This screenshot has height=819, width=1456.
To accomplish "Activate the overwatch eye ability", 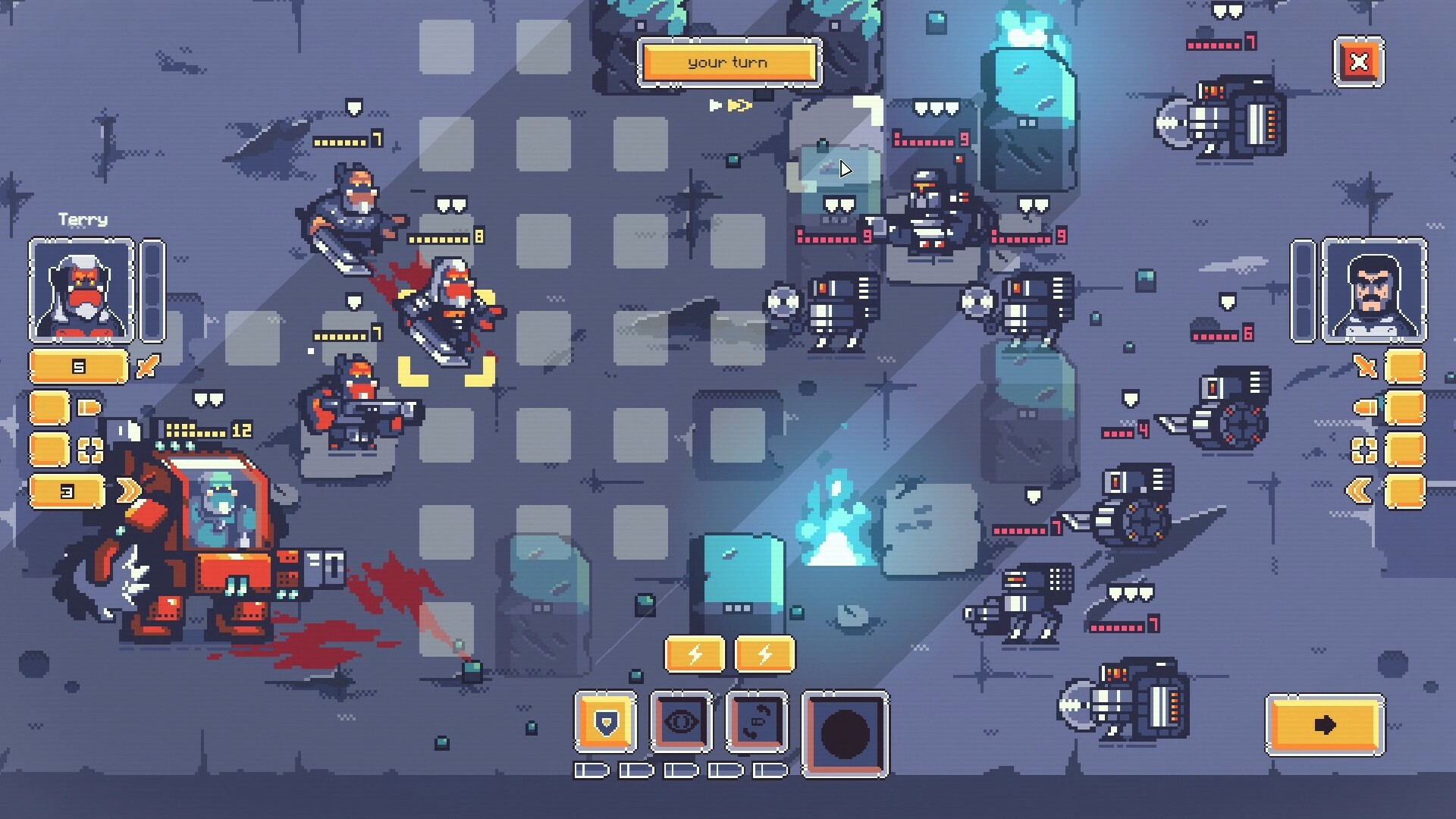I will click(x=682, y=722).
